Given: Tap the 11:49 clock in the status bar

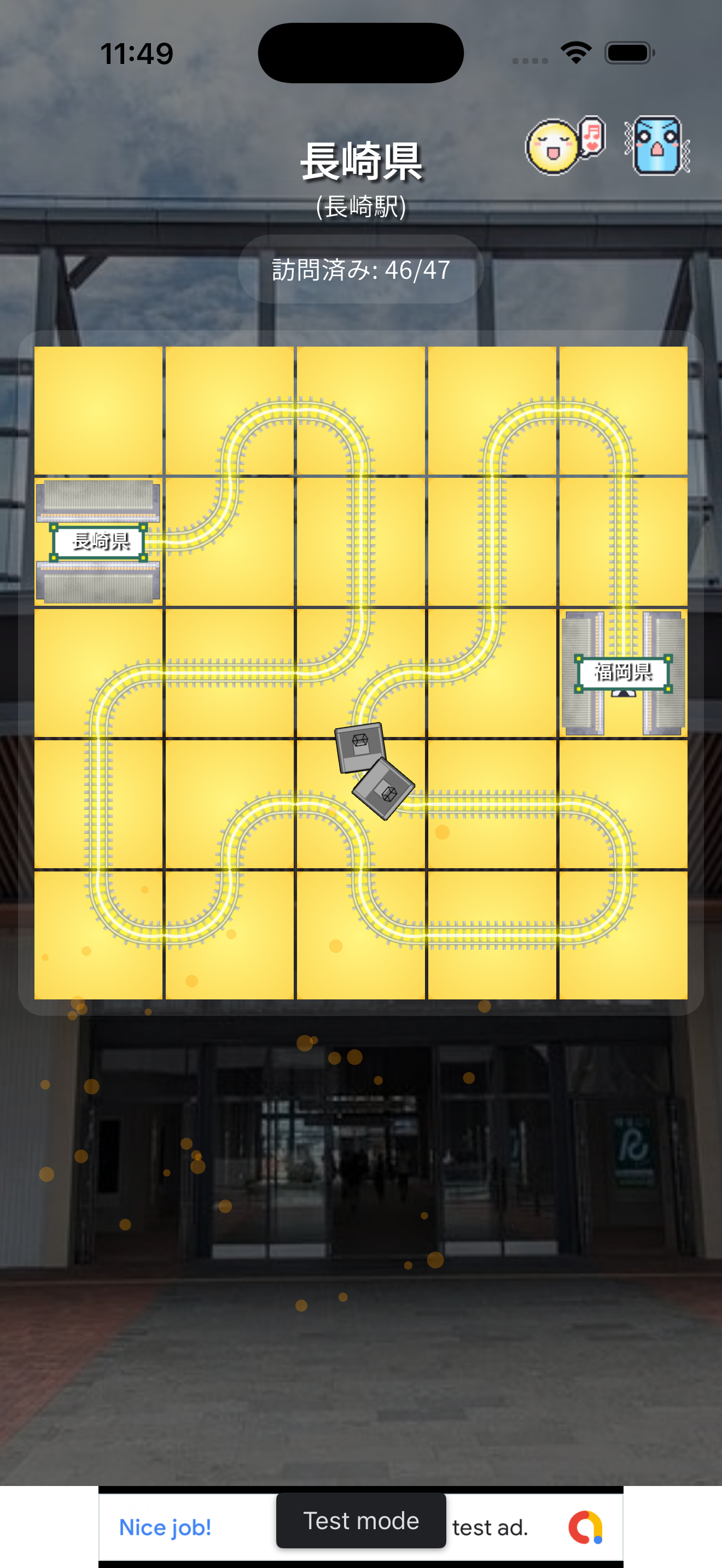Looking at the screenshot, I should coord(138,52).
